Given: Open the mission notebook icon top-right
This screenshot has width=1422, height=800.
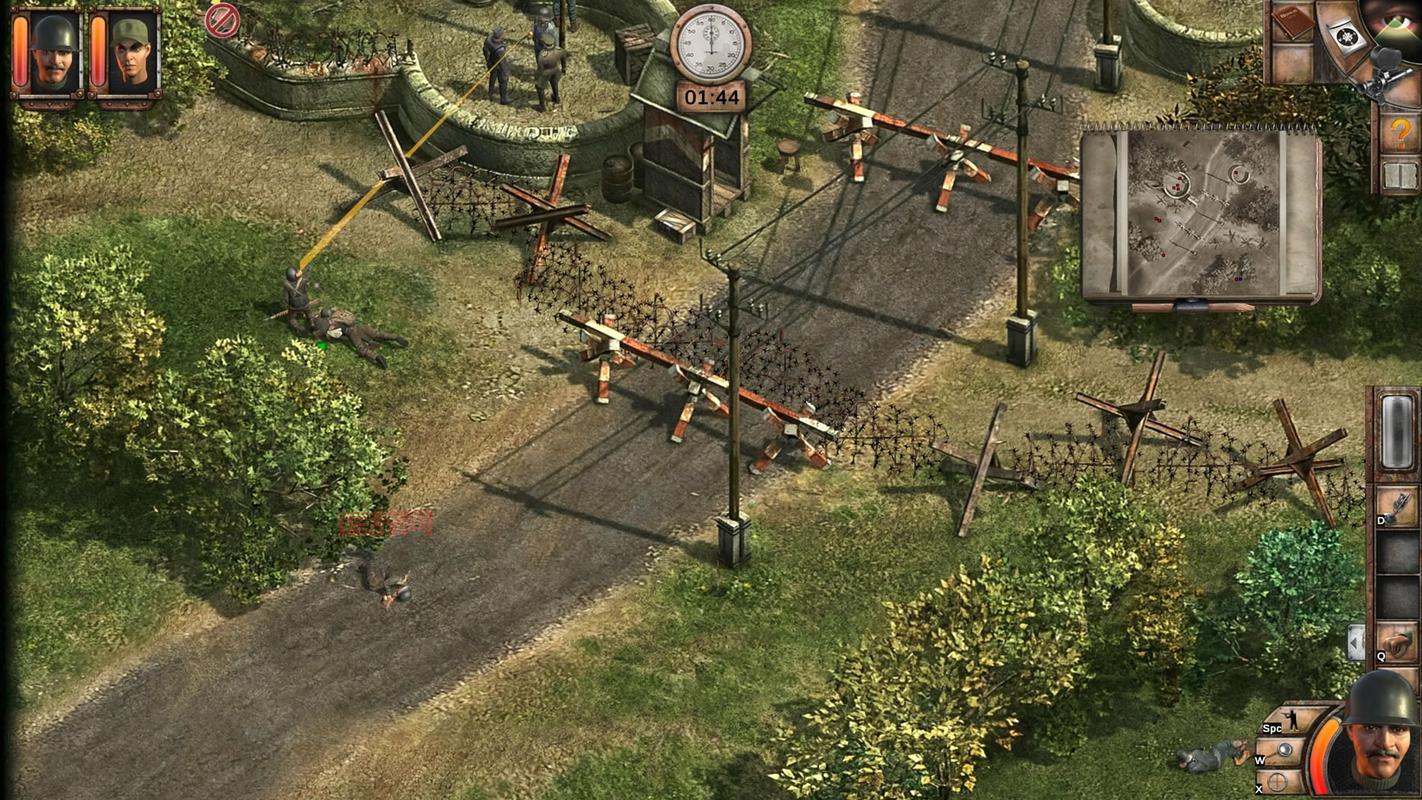Looking at the screenshot, I should [1292, 22].
